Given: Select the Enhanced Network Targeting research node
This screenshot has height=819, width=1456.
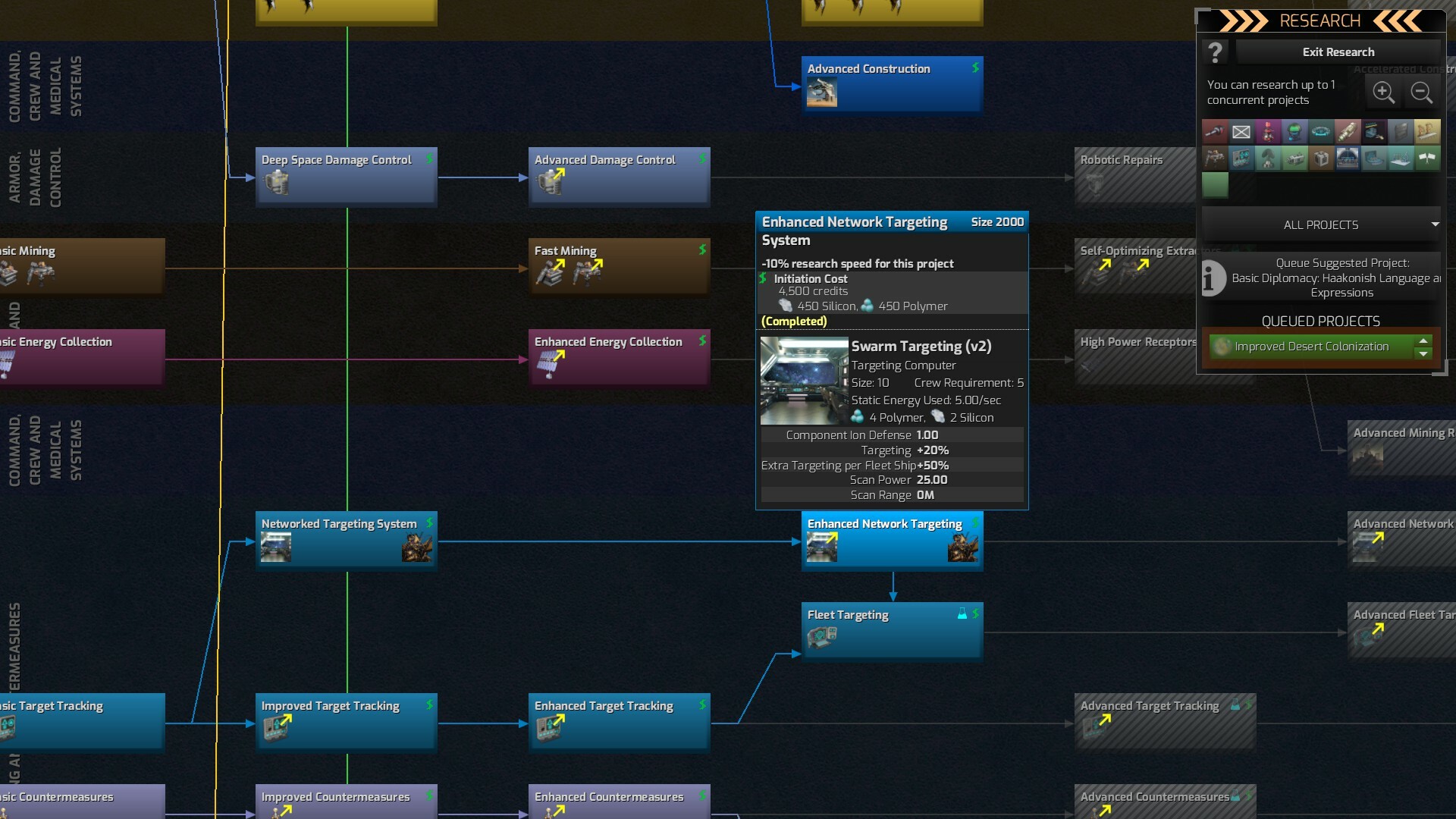Looking at the screenshot, I should 892,540.
